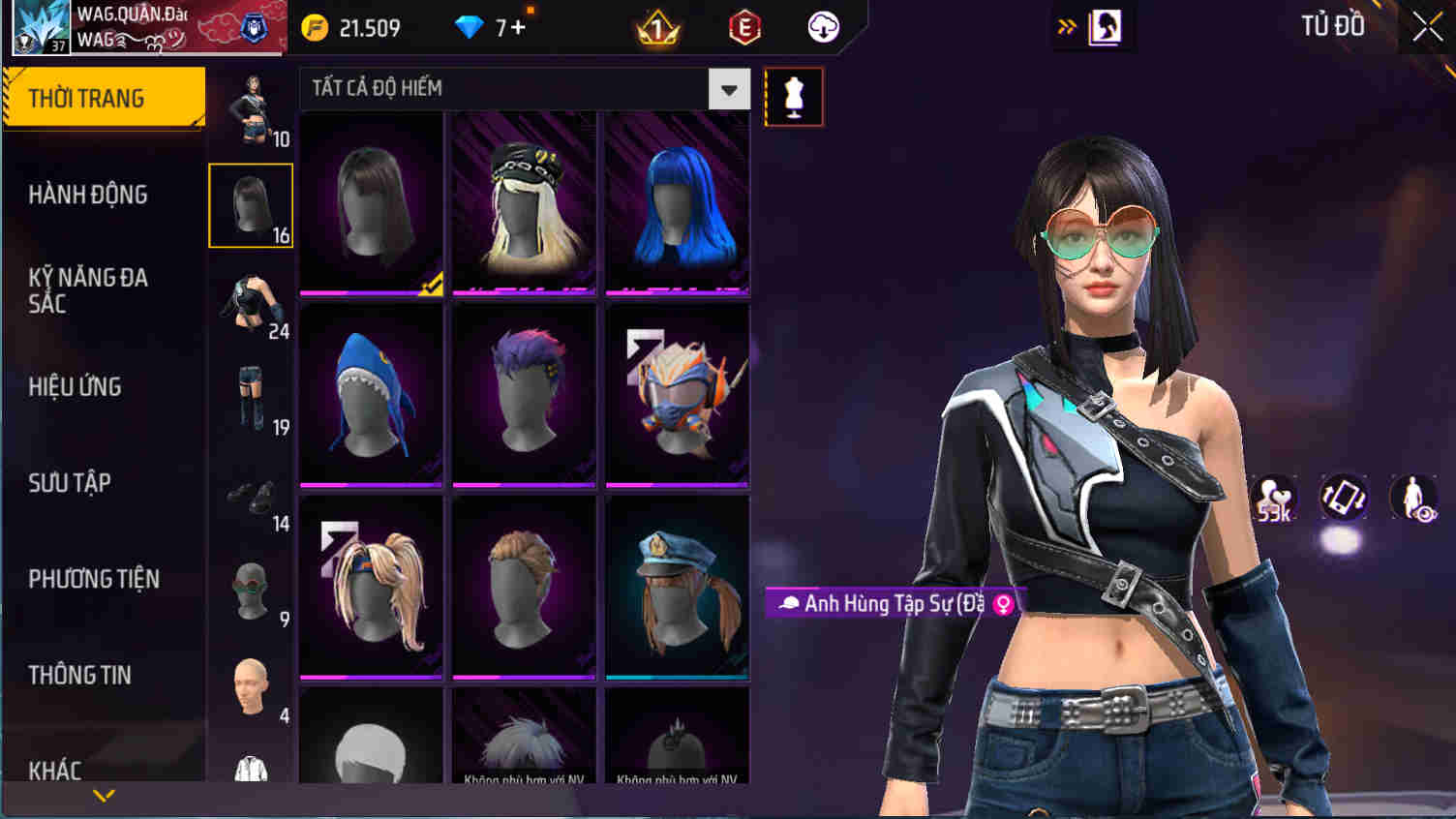The width and height of the screenshot is (1456, 819).
Task: Open the mannequin outfit preview icon
Action: [794, 96]
